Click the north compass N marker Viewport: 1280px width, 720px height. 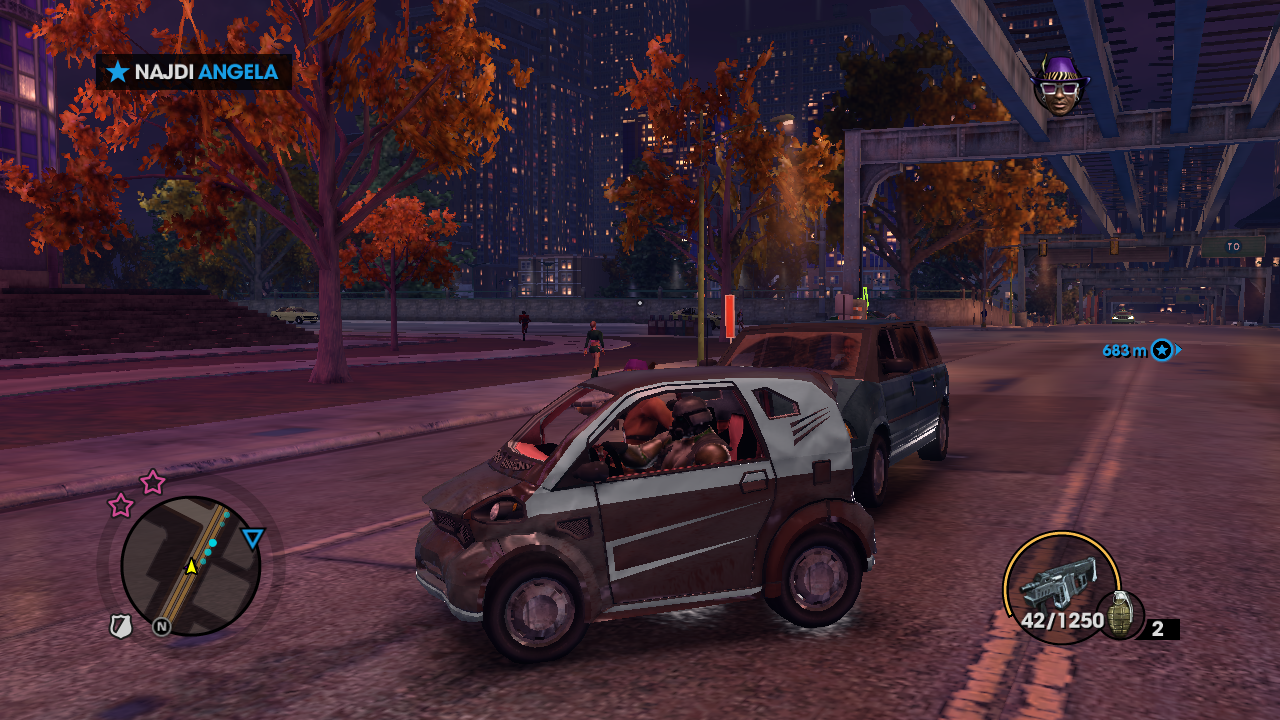point(161,627)
